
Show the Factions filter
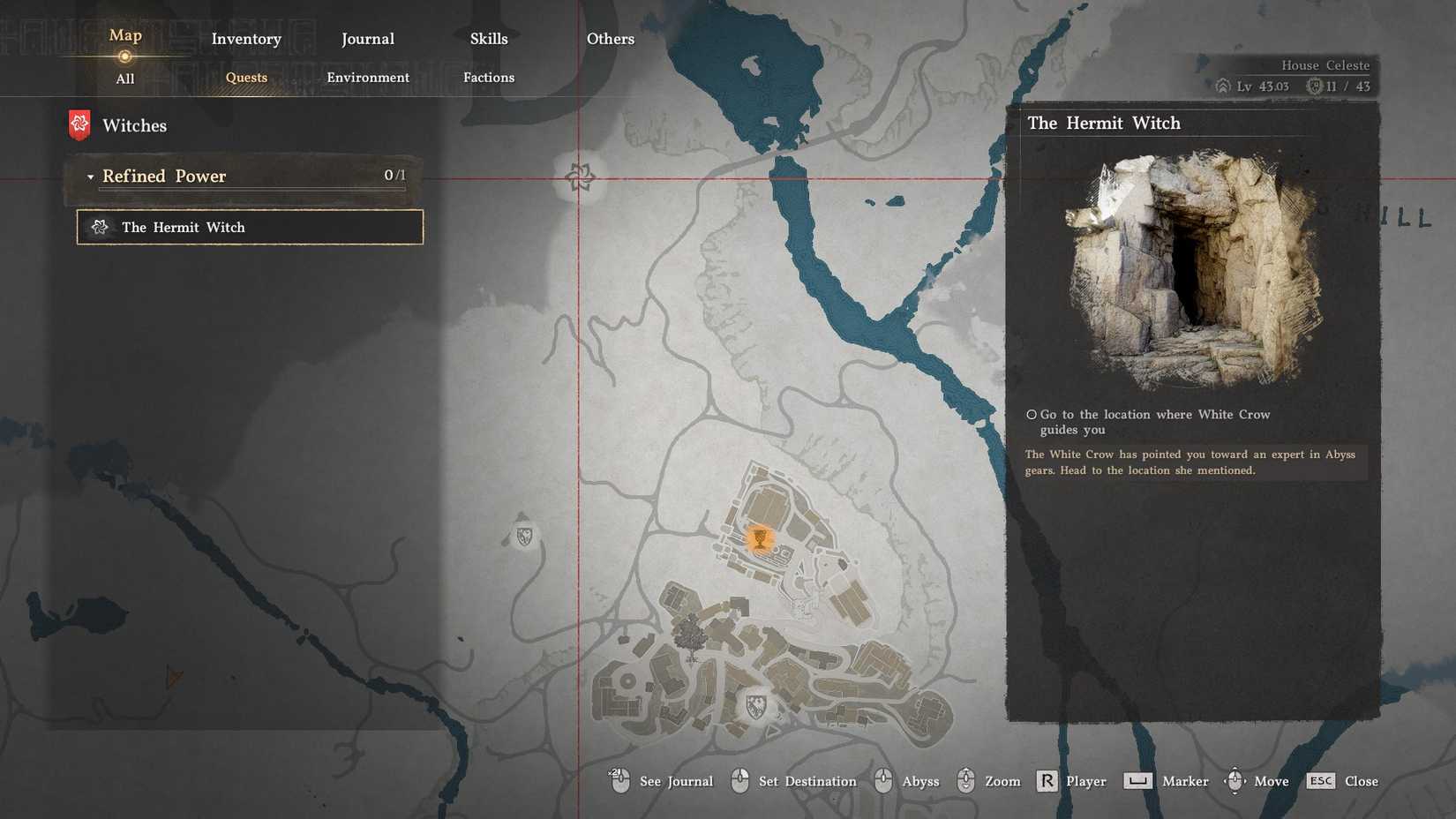click(489, 78)
